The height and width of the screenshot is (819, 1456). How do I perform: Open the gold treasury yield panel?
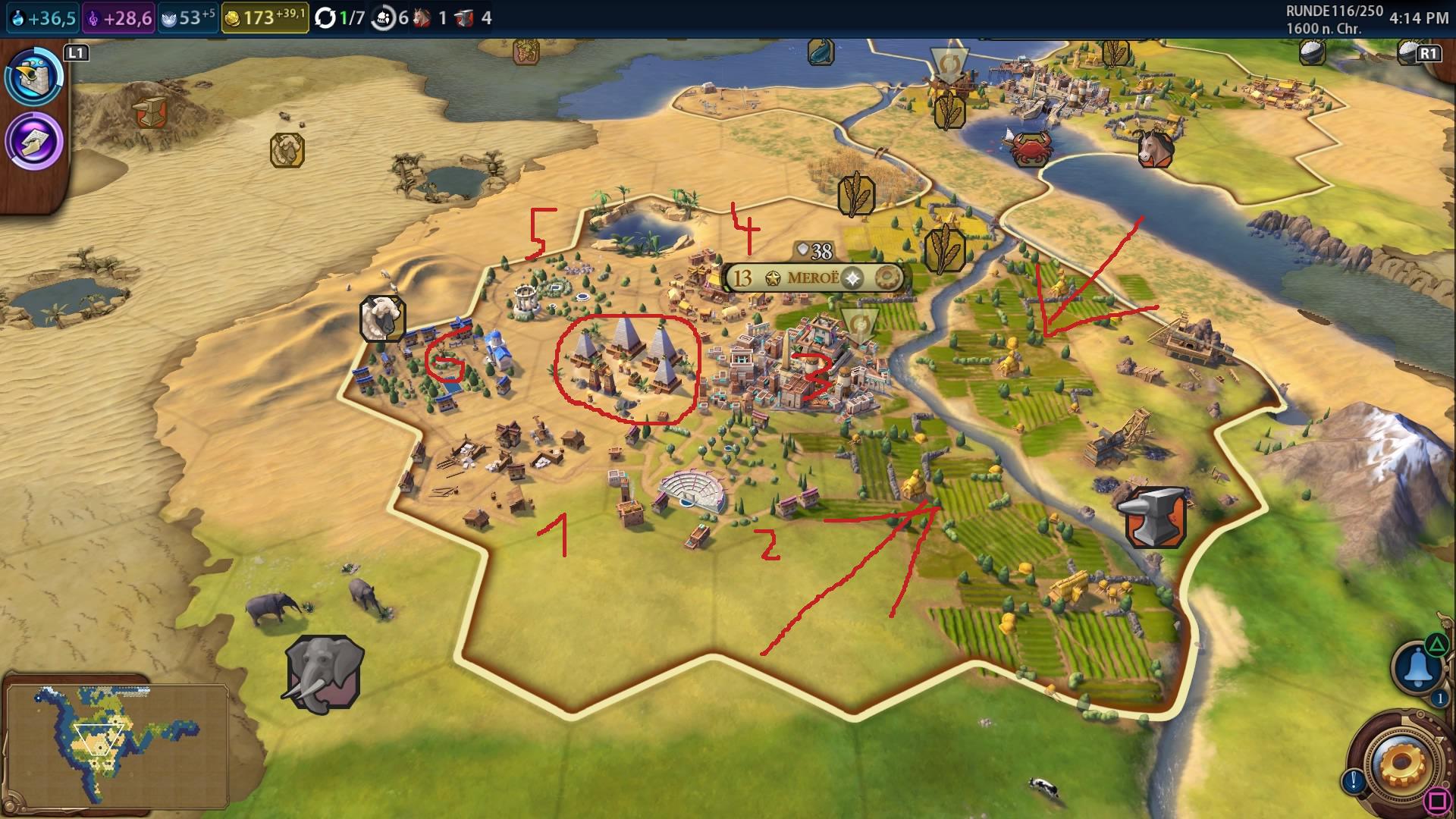pos(265,17)
